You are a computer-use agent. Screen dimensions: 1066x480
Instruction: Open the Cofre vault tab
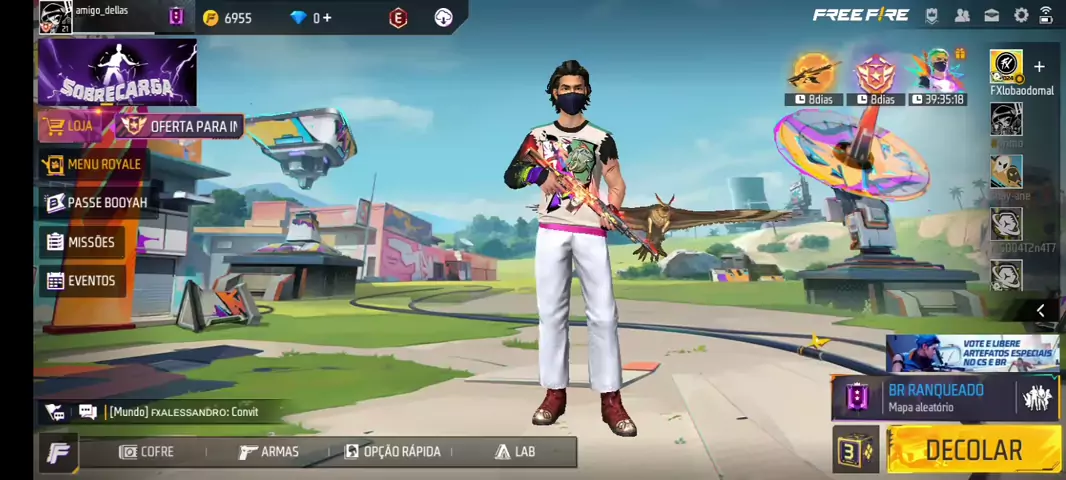point(146,452)
